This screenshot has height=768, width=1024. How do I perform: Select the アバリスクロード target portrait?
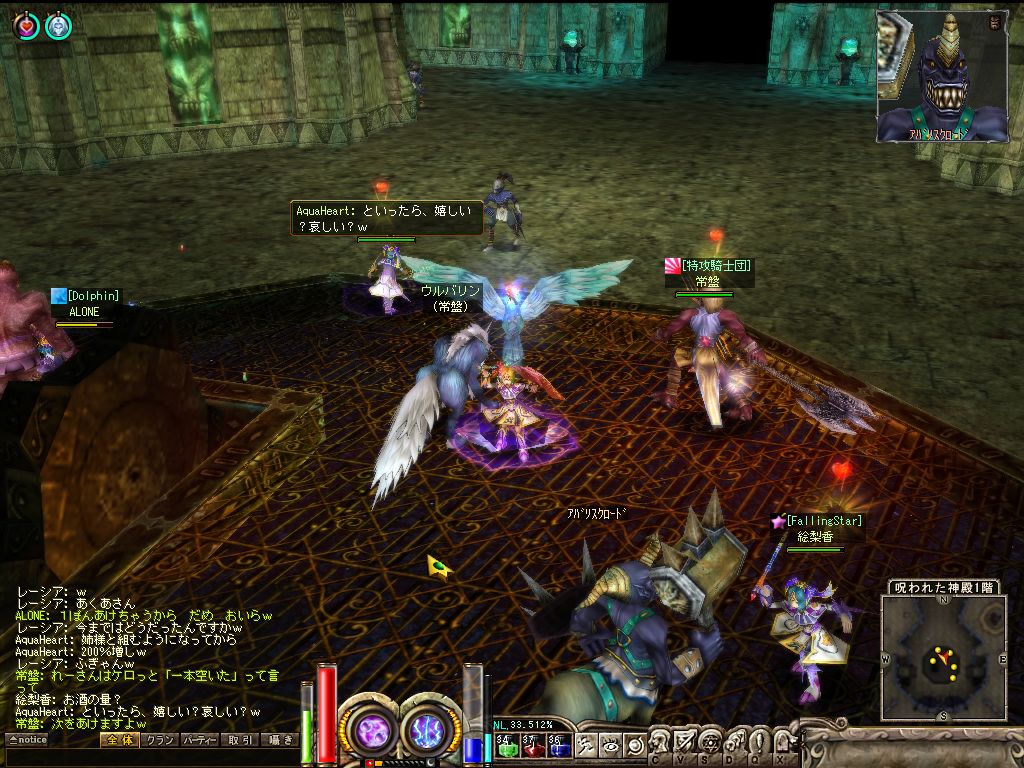(942, 76)
